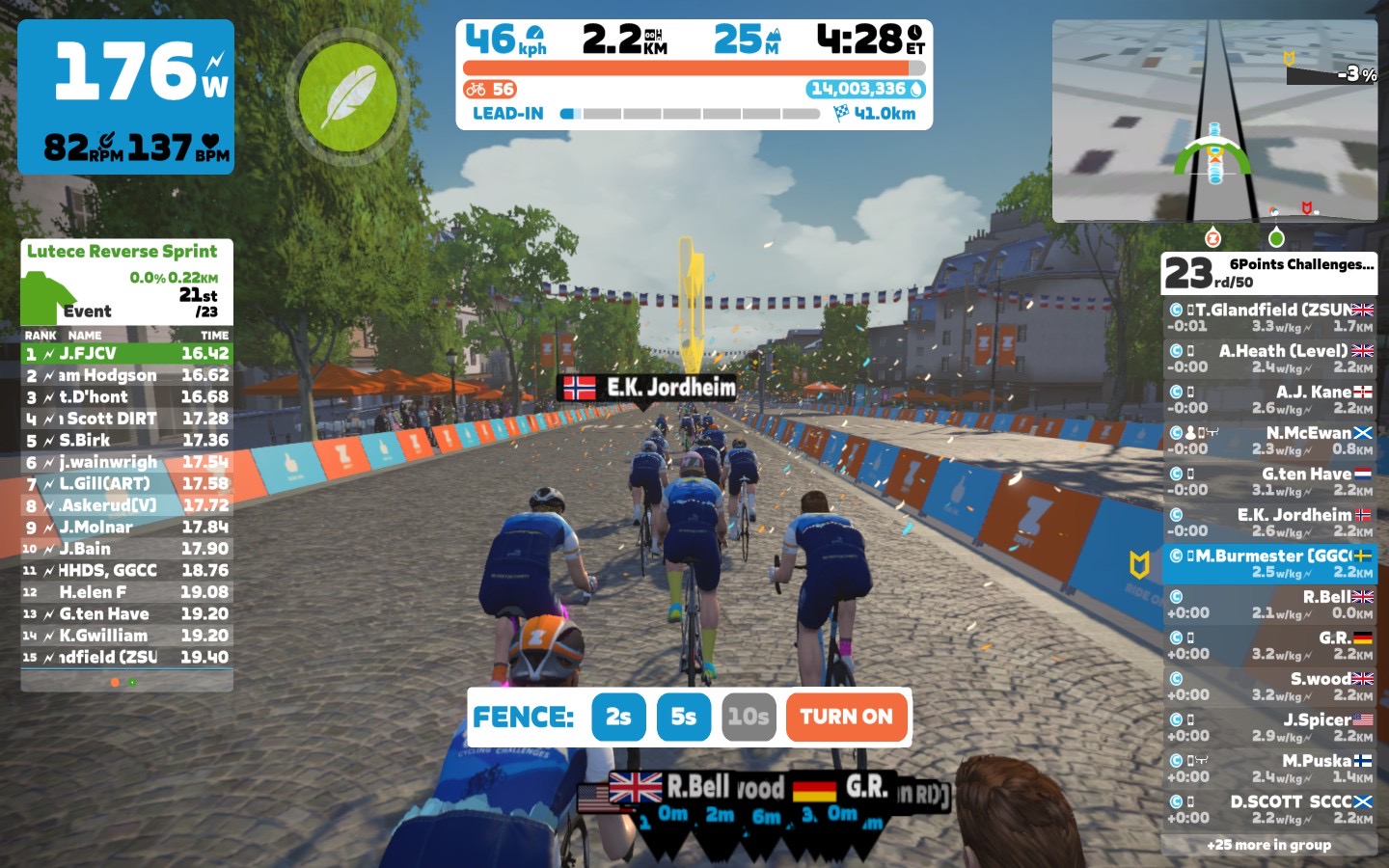
Task: Select the 10s fence option
Action: pyautogui.click(x=749, y=717)
